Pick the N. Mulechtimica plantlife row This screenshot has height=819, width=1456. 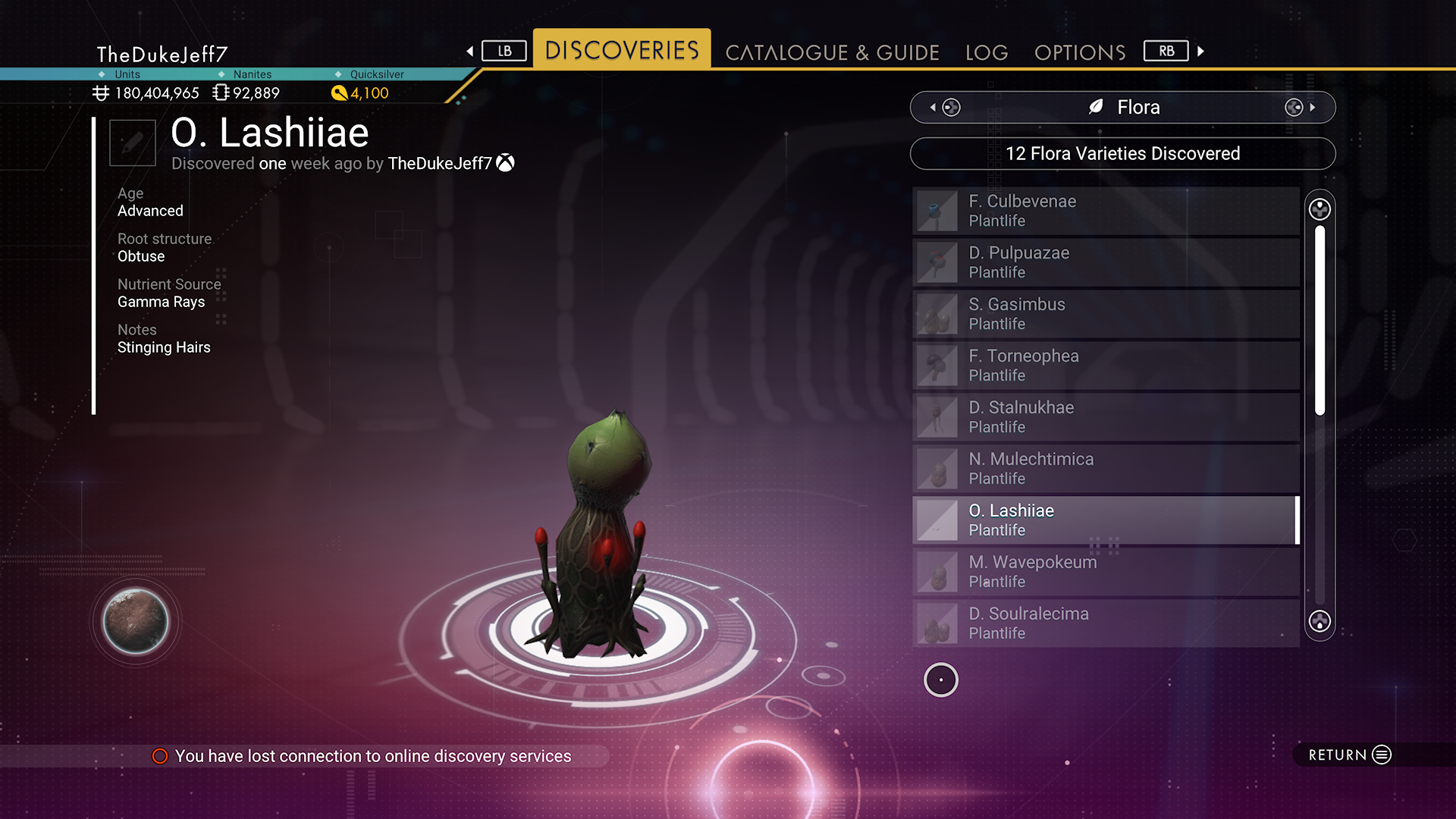coord(1106,469)
